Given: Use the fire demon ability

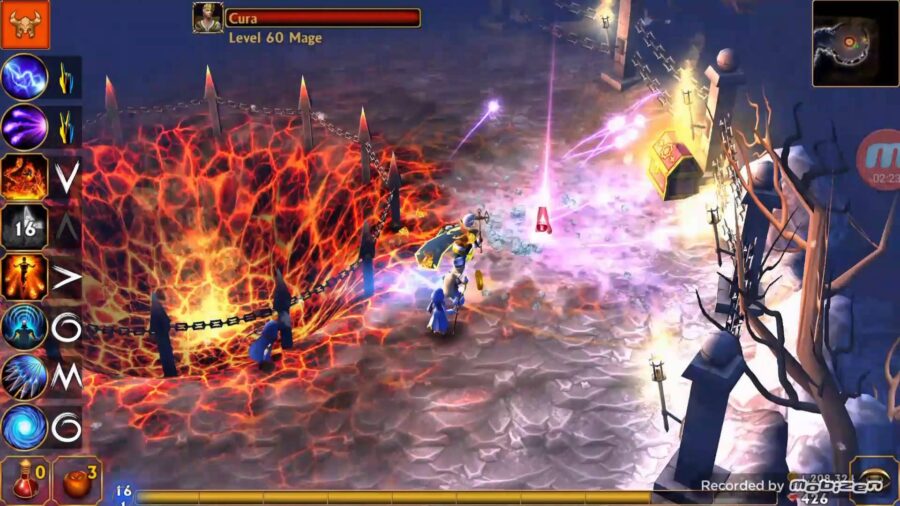Looking at the screenshot, I should coord(25,177).
